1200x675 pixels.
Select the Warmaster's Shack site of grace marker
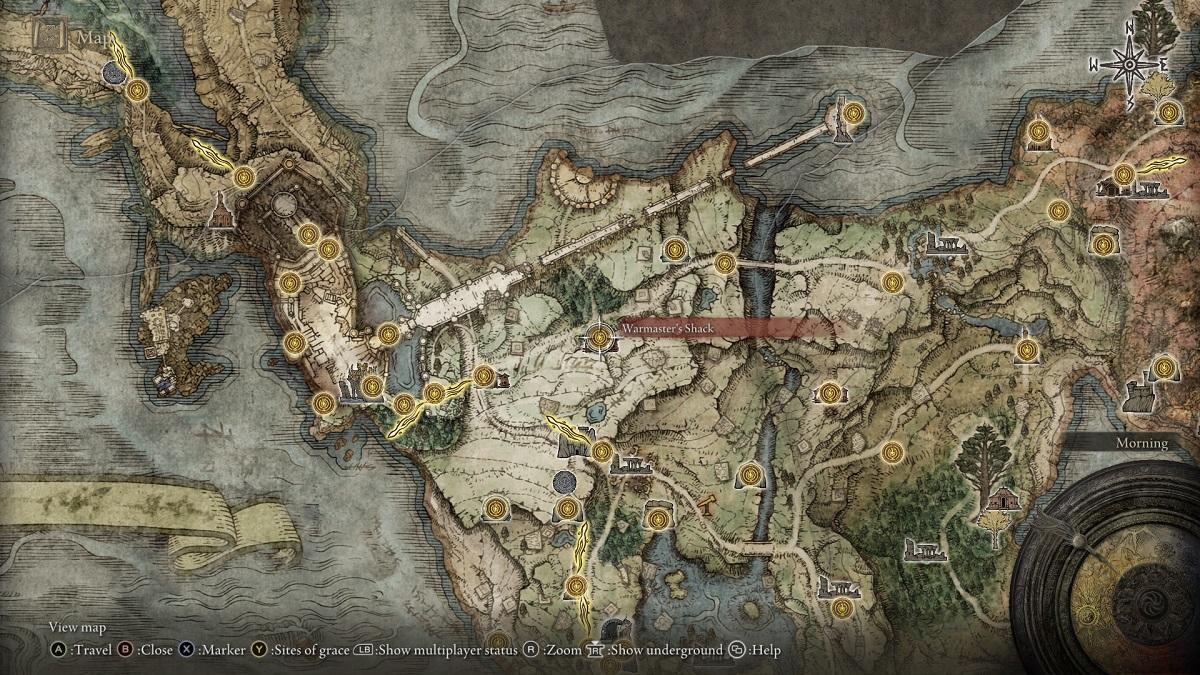click(x=600, y=340)
